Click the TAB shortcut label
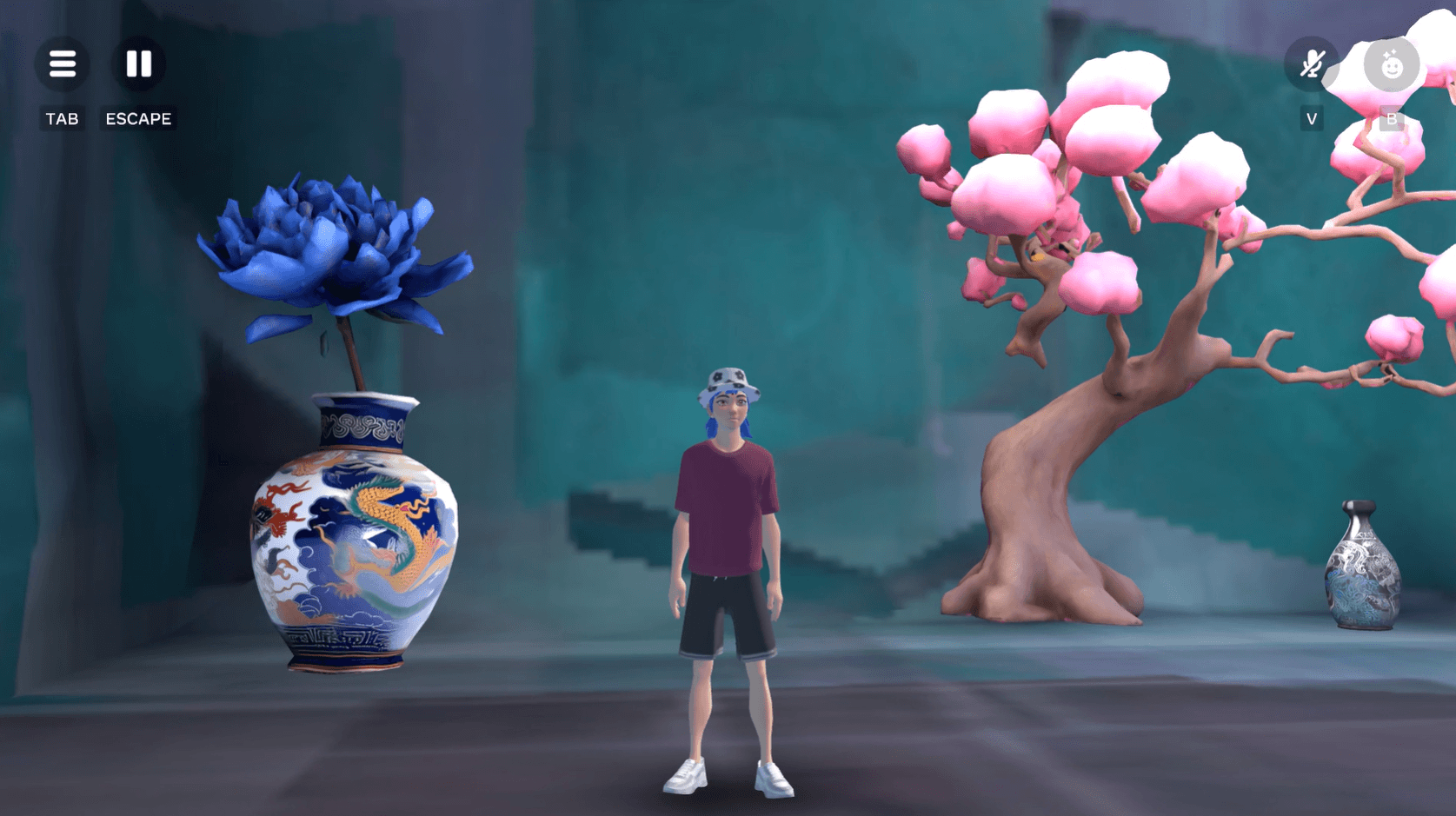The height and width of the screenshot is (816, 1456). (61, 118)
